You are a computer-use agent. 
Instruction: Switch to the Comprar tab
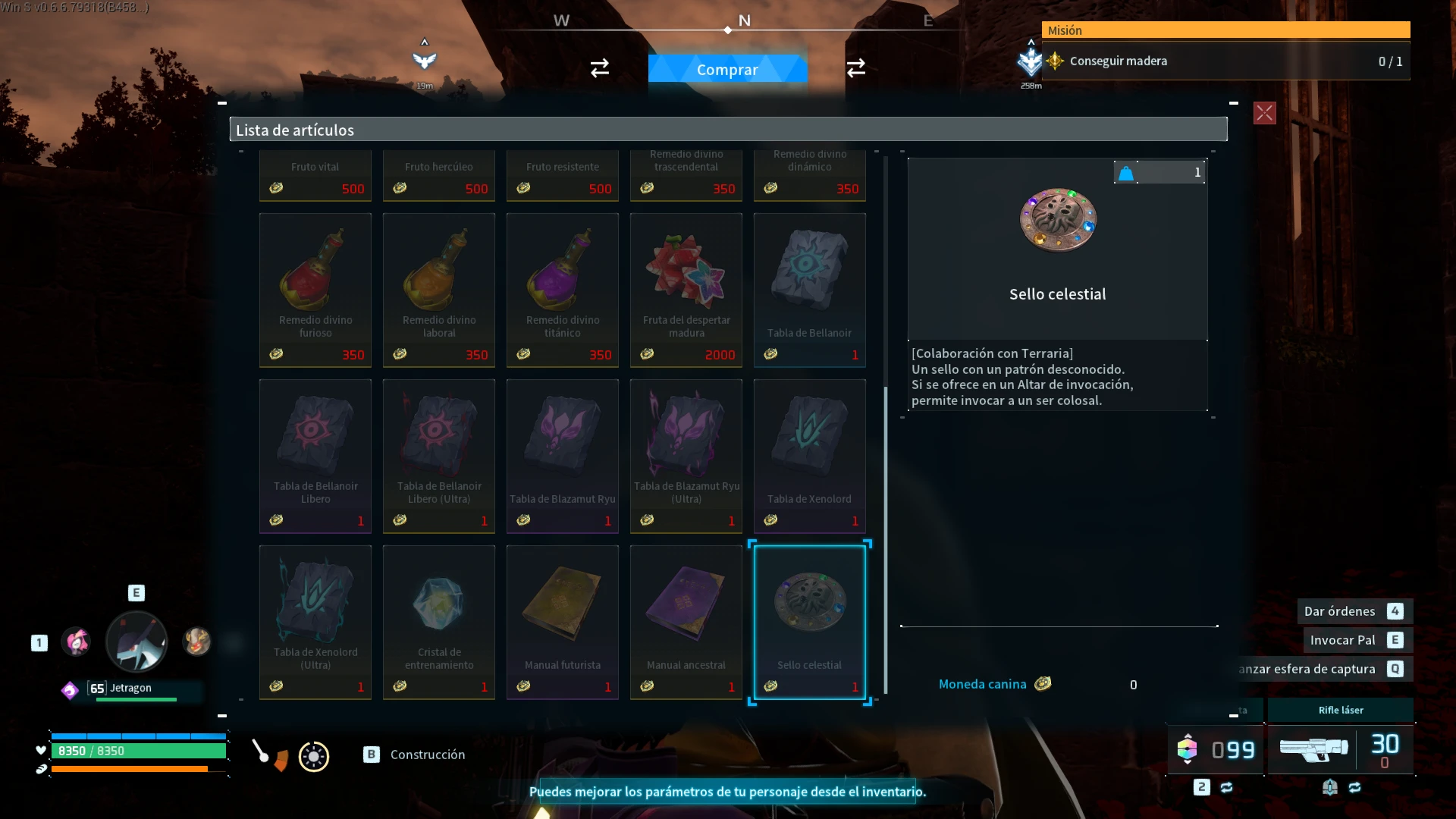(727, 69)
